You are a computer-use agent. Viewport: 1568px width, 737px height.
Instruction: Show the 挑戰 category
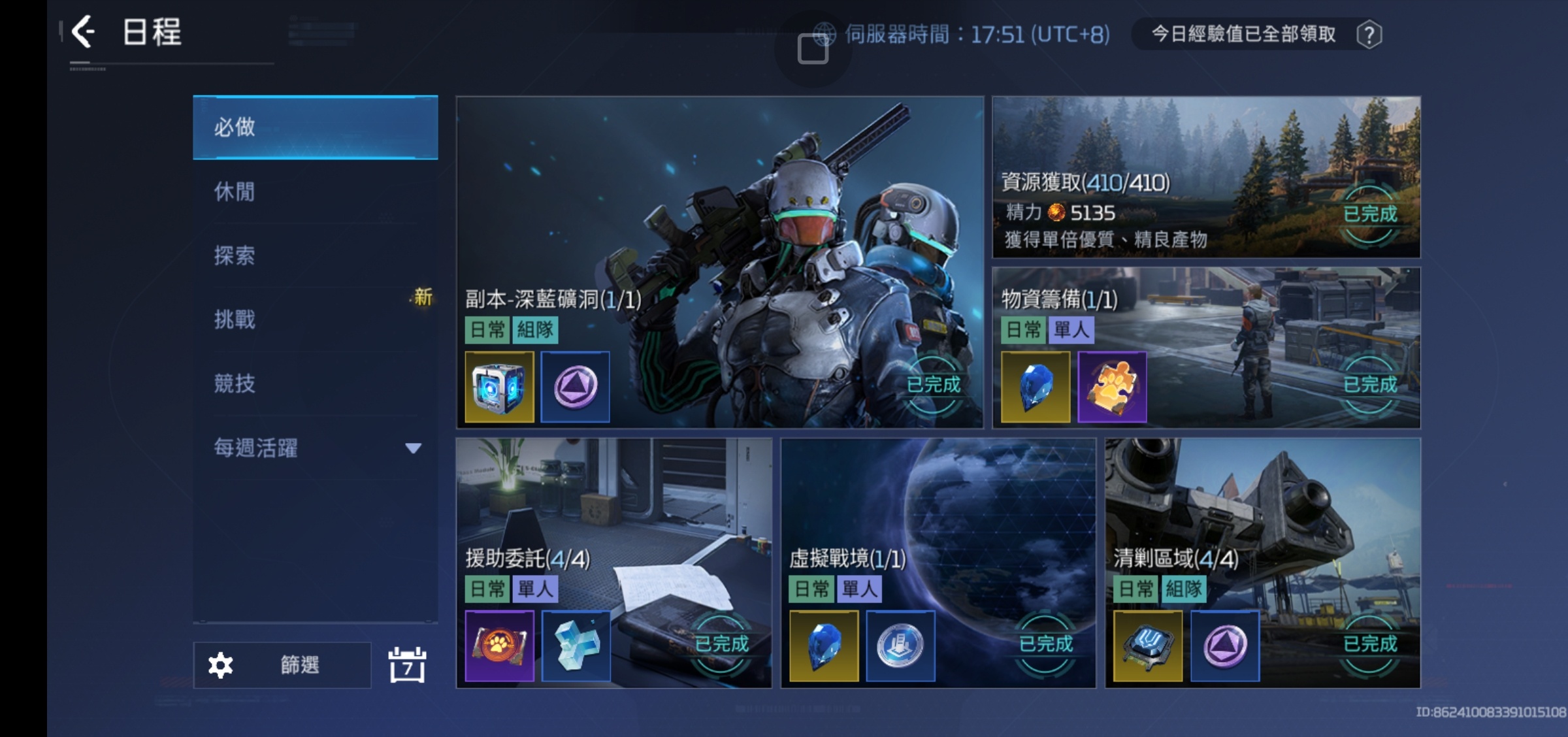pyautogui.click(x=315, y=319)
